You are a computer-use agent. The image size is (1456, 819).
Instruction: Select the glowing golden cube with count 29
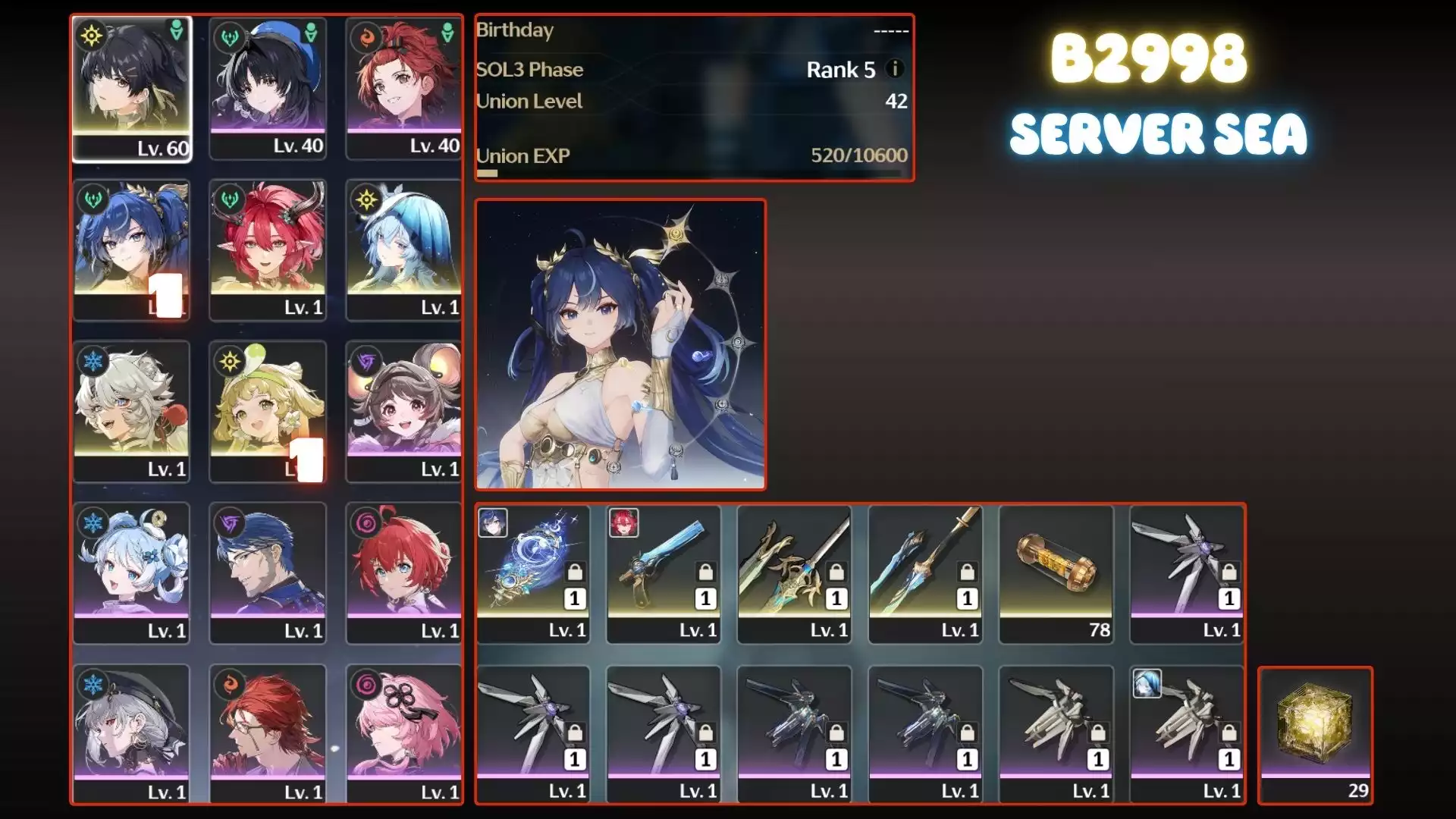click(x=1315, y=734)
